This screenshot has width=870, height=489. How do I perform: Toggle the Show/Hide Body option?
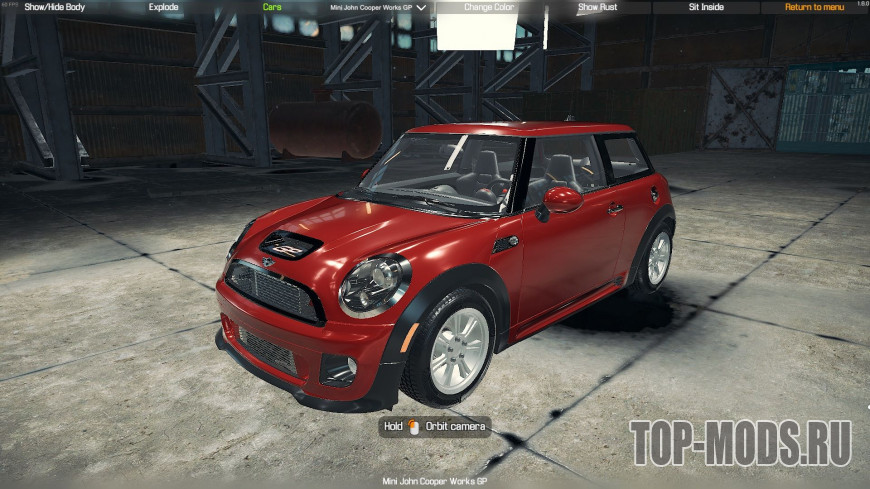pyautogui.click(x=54, y=7)
